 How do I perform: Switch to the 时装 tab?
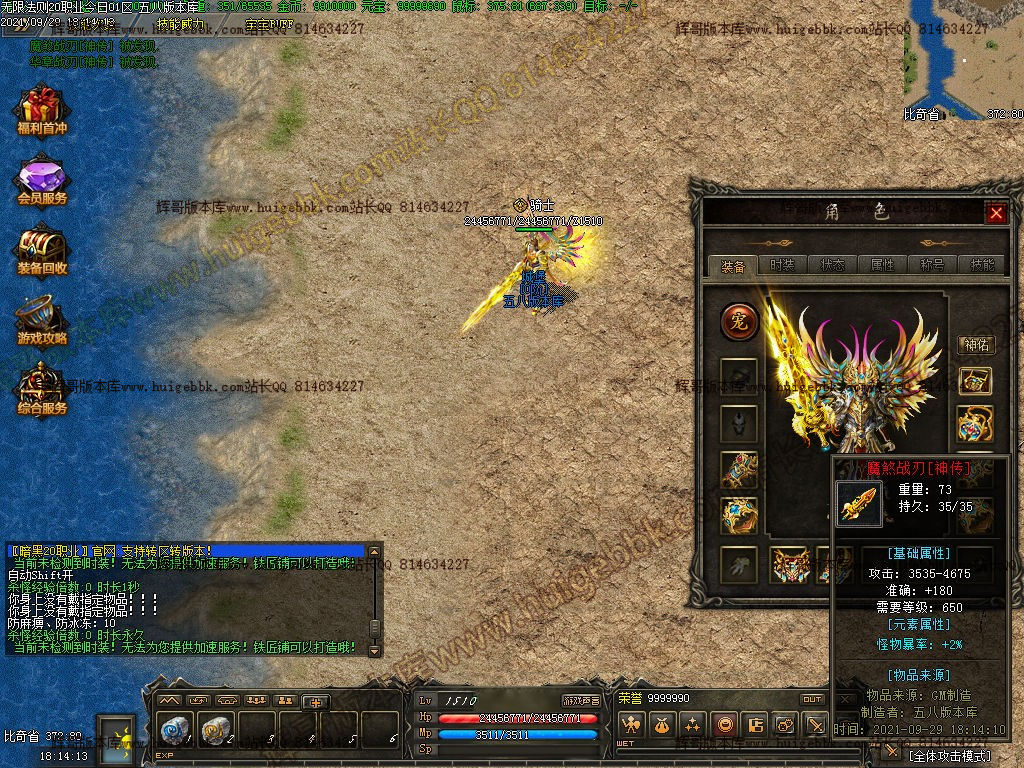coord(782,266)
